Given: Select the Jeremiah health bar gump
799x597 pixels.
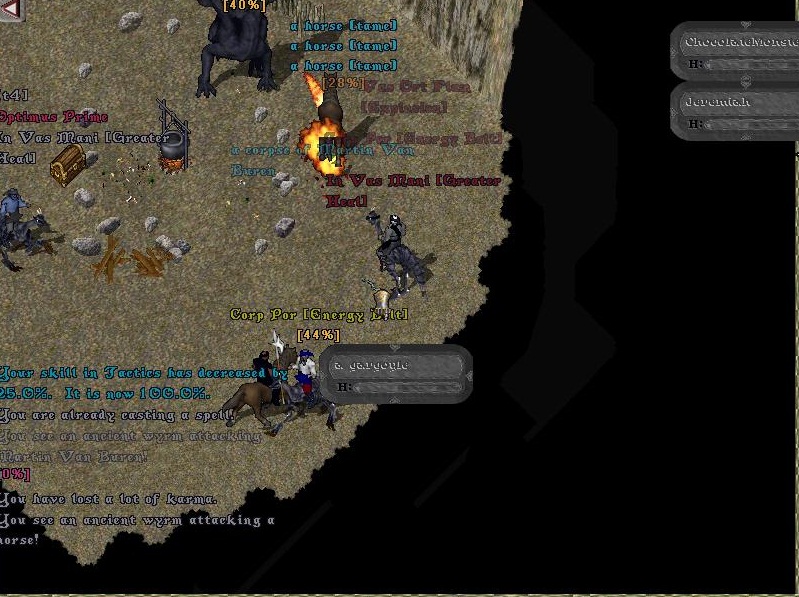Looking at the screenshot, I should coord(735,111).
